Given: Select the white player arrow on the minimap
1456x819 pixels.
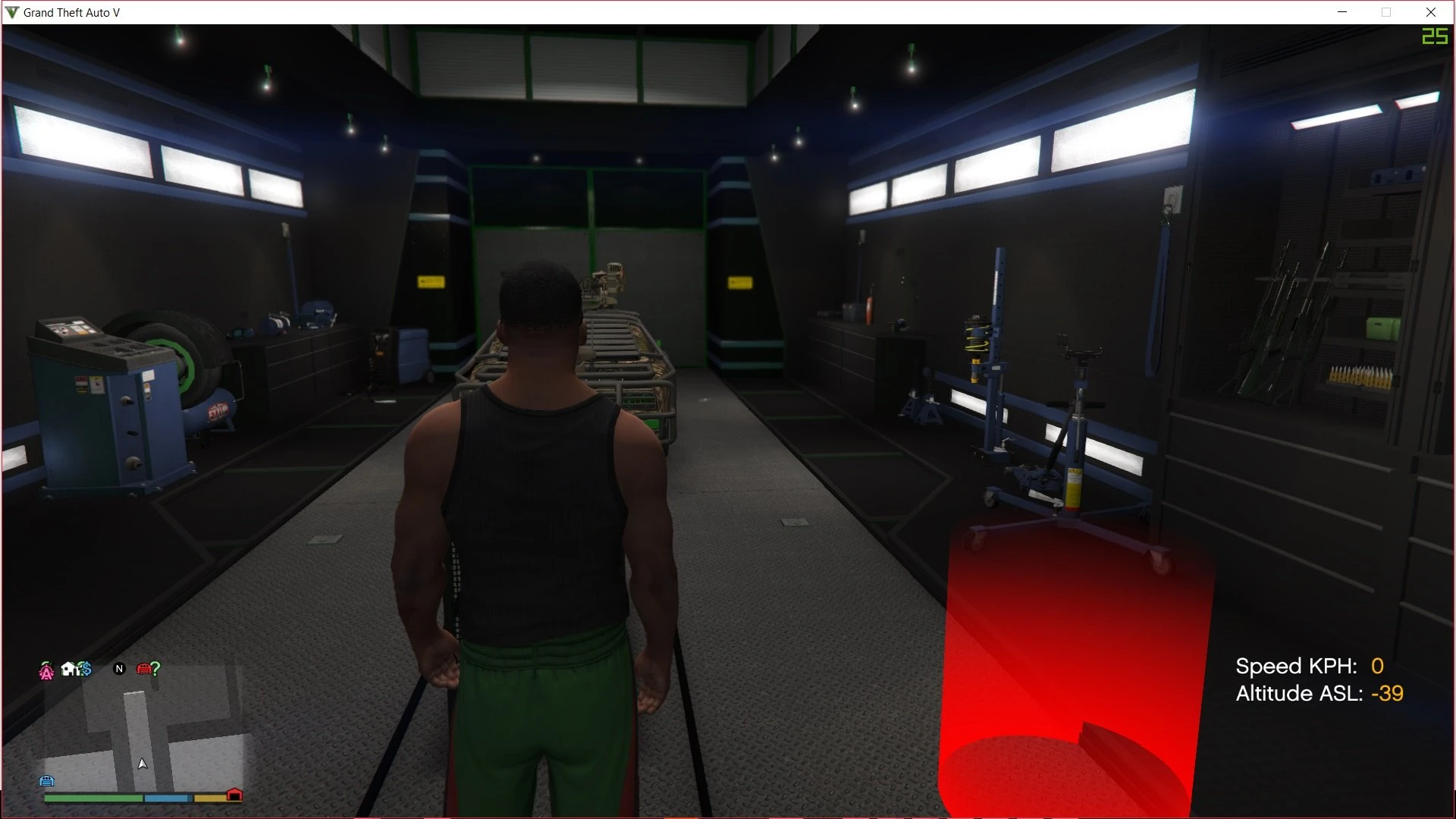Looking at the screenshot, I should [x=143, y=764].
